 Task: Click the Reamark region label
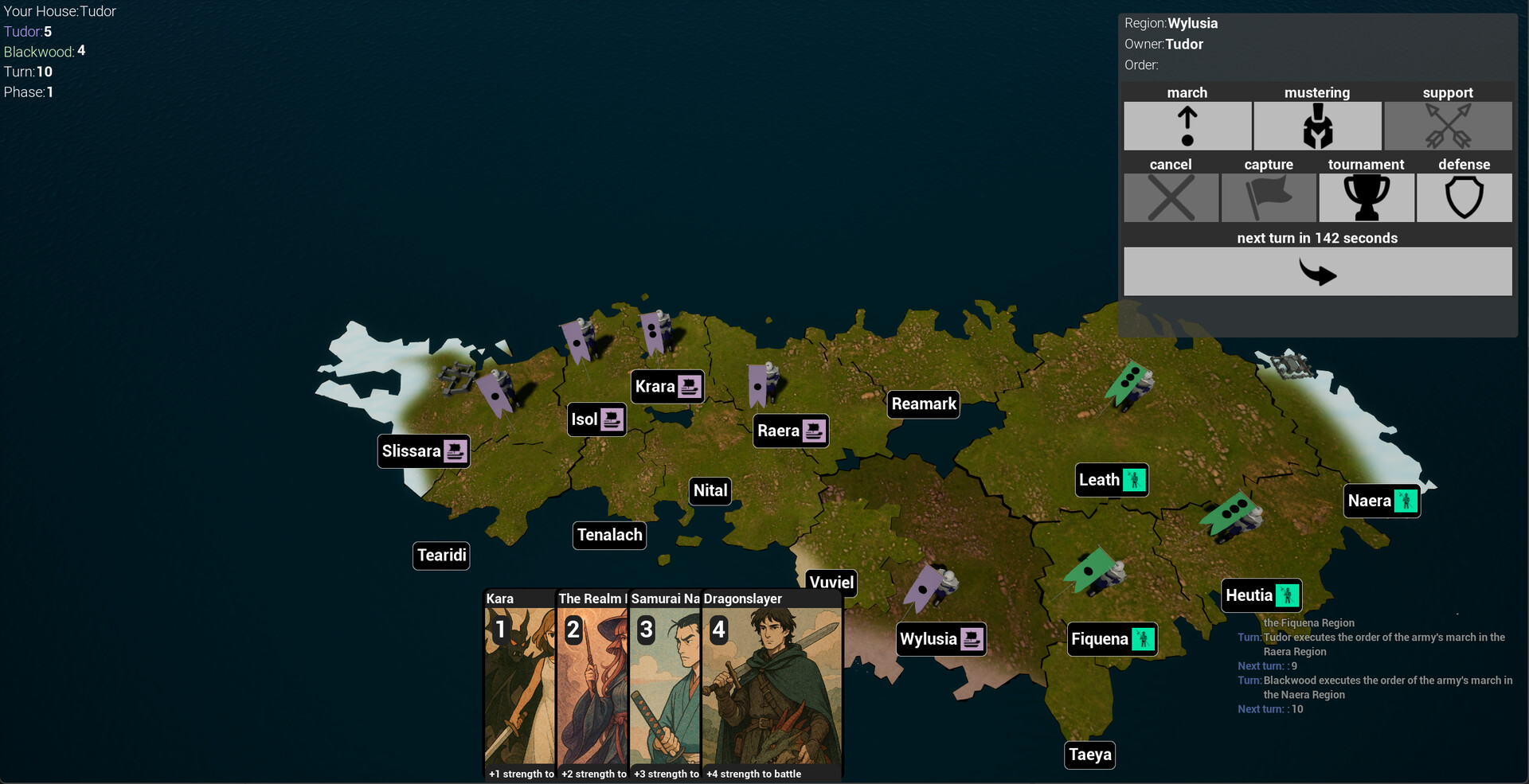click(923, 404)
